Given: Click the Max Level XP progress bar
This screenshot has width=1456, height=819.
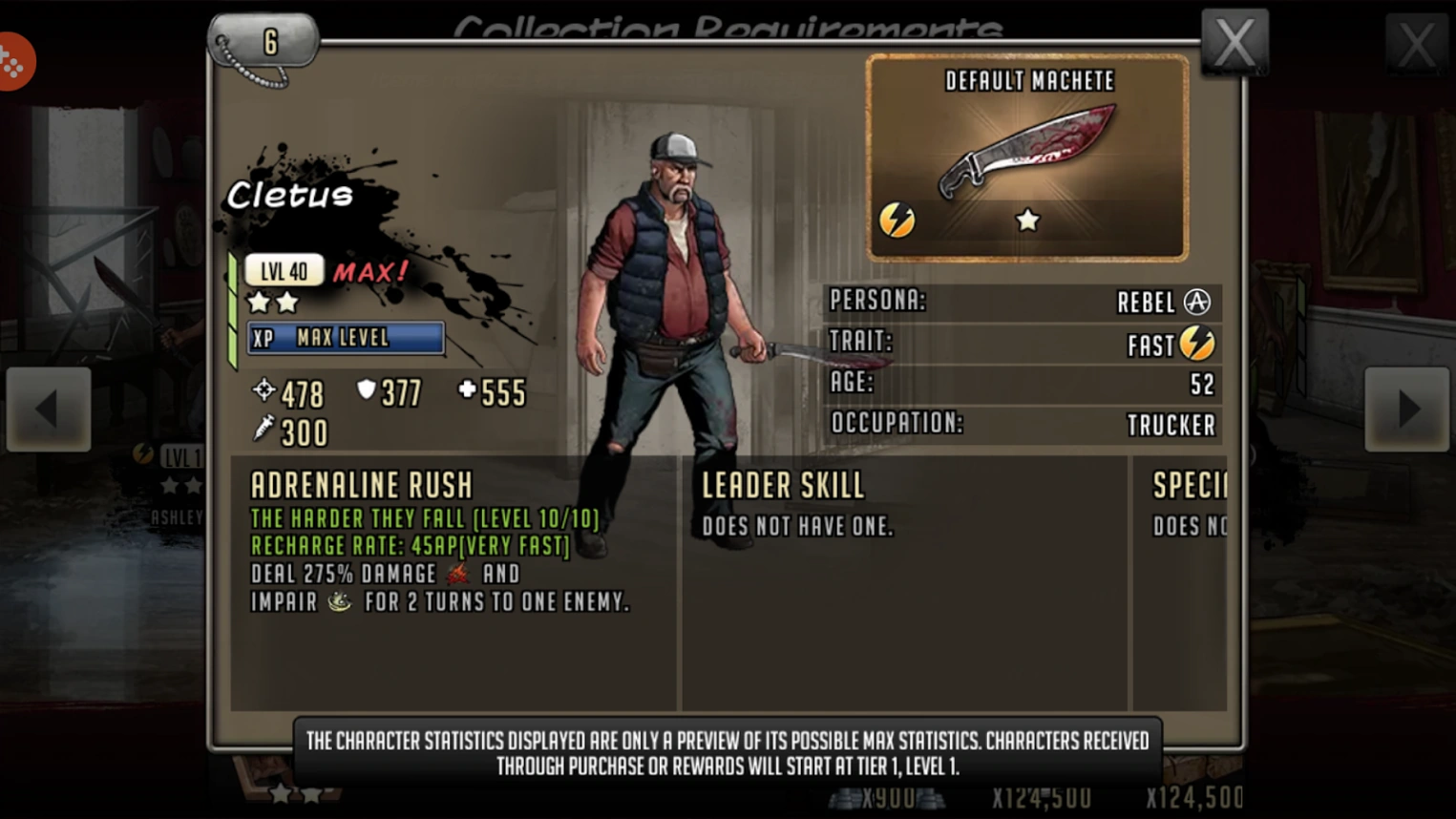Looking at the screenshot, I should 346,338.
